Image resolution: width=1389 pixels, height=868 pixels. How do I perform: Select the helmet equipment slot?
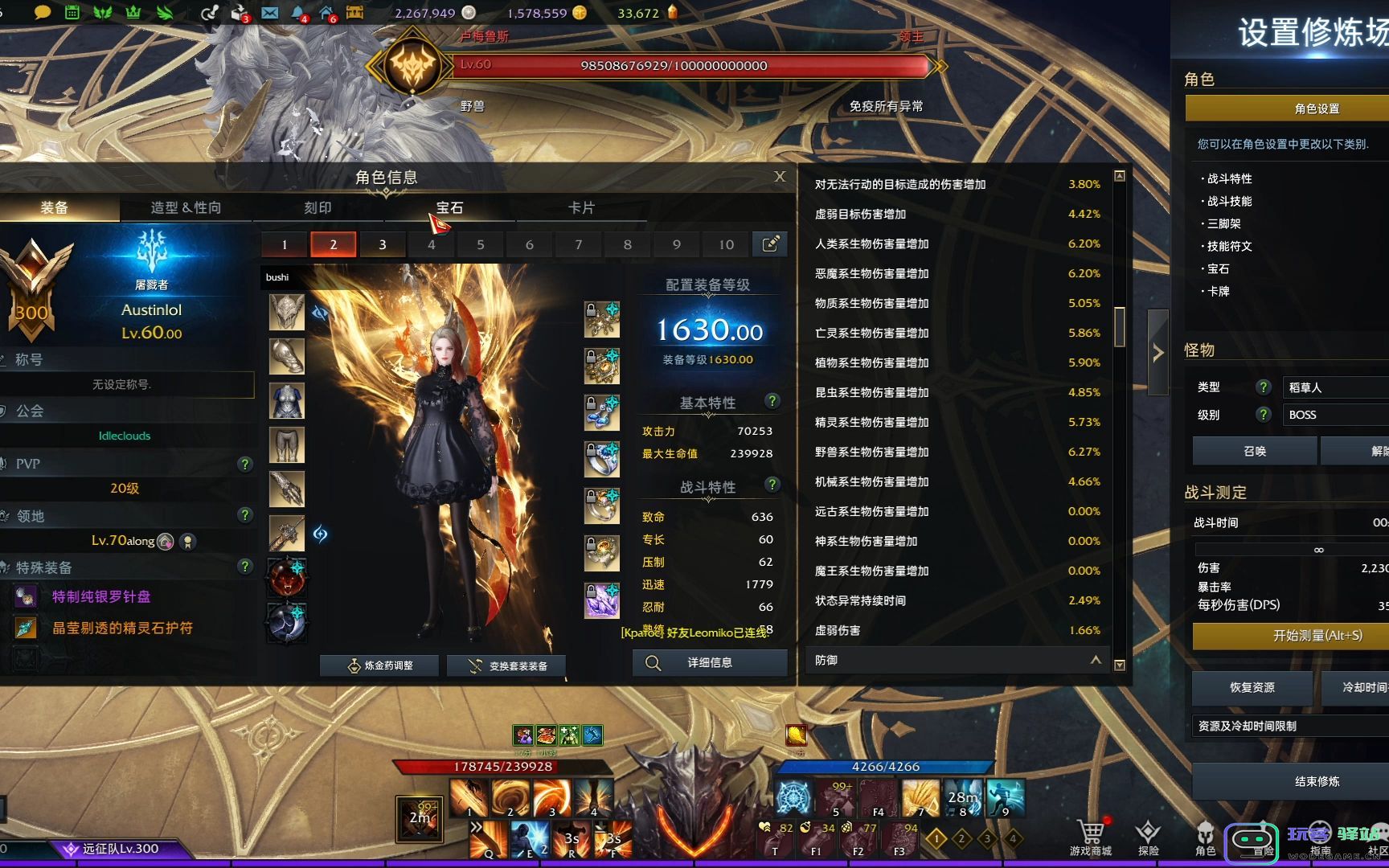tap(287, 312)
